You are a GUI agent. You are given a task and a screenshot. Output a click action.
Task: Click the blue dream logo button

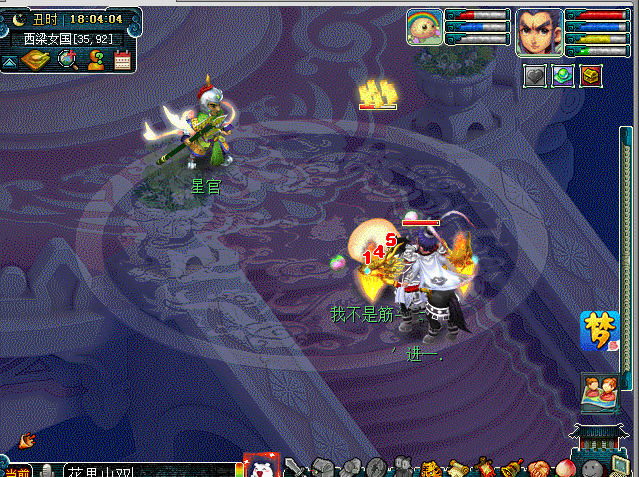(x=599, y=331)
